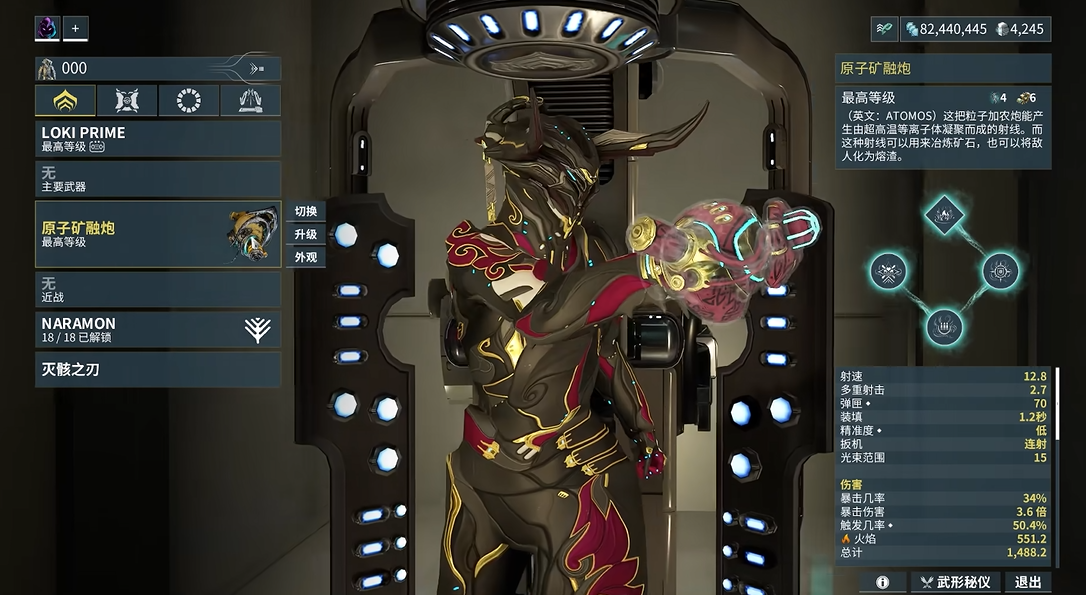
Task: Switch to the segmented ring icon tab
Action: pos(188,100)
